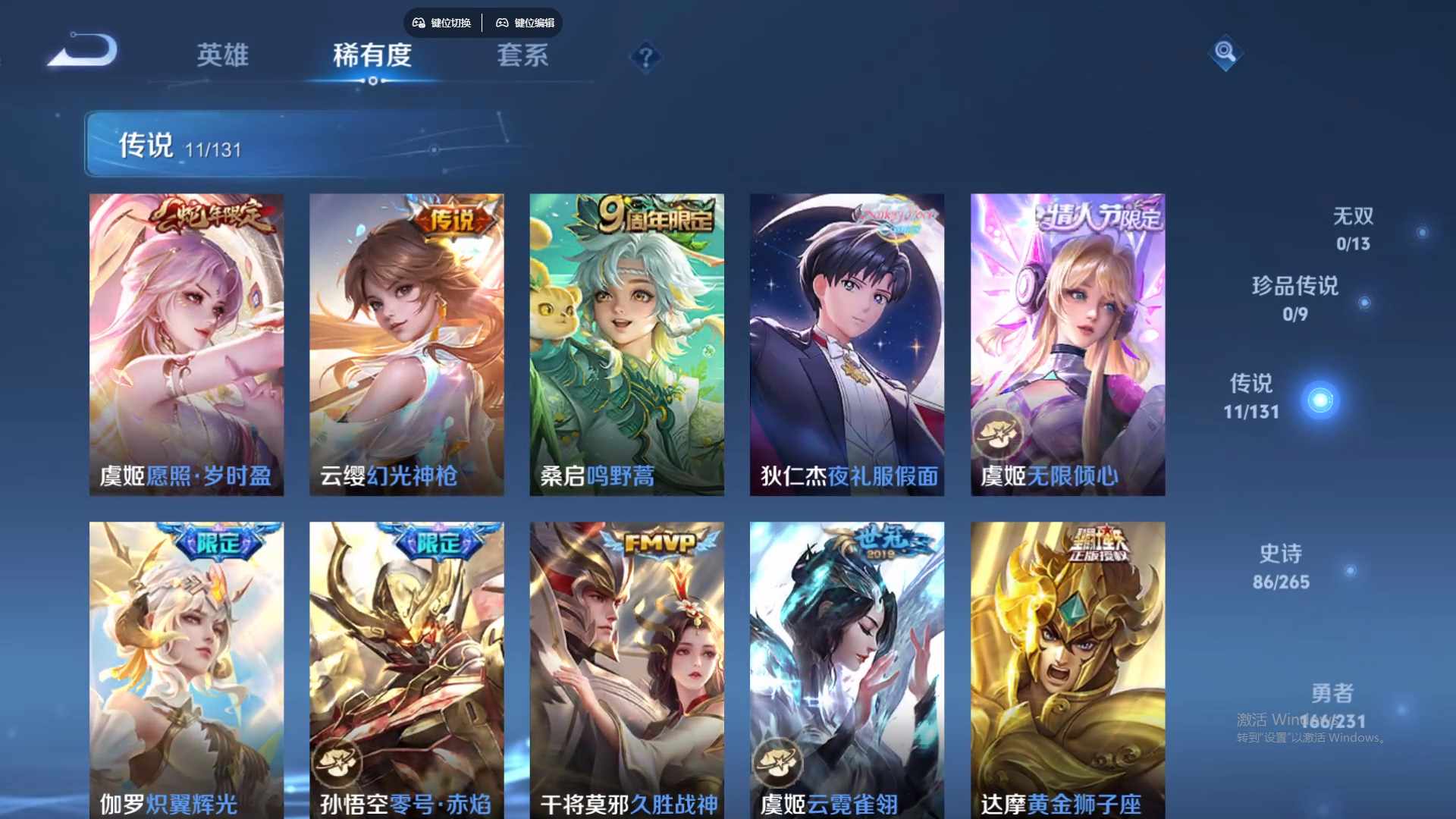Viewport: 1456px width, 819px height.
Task: Switch to the 英雄 tab
Action: (x=224, y=56)
